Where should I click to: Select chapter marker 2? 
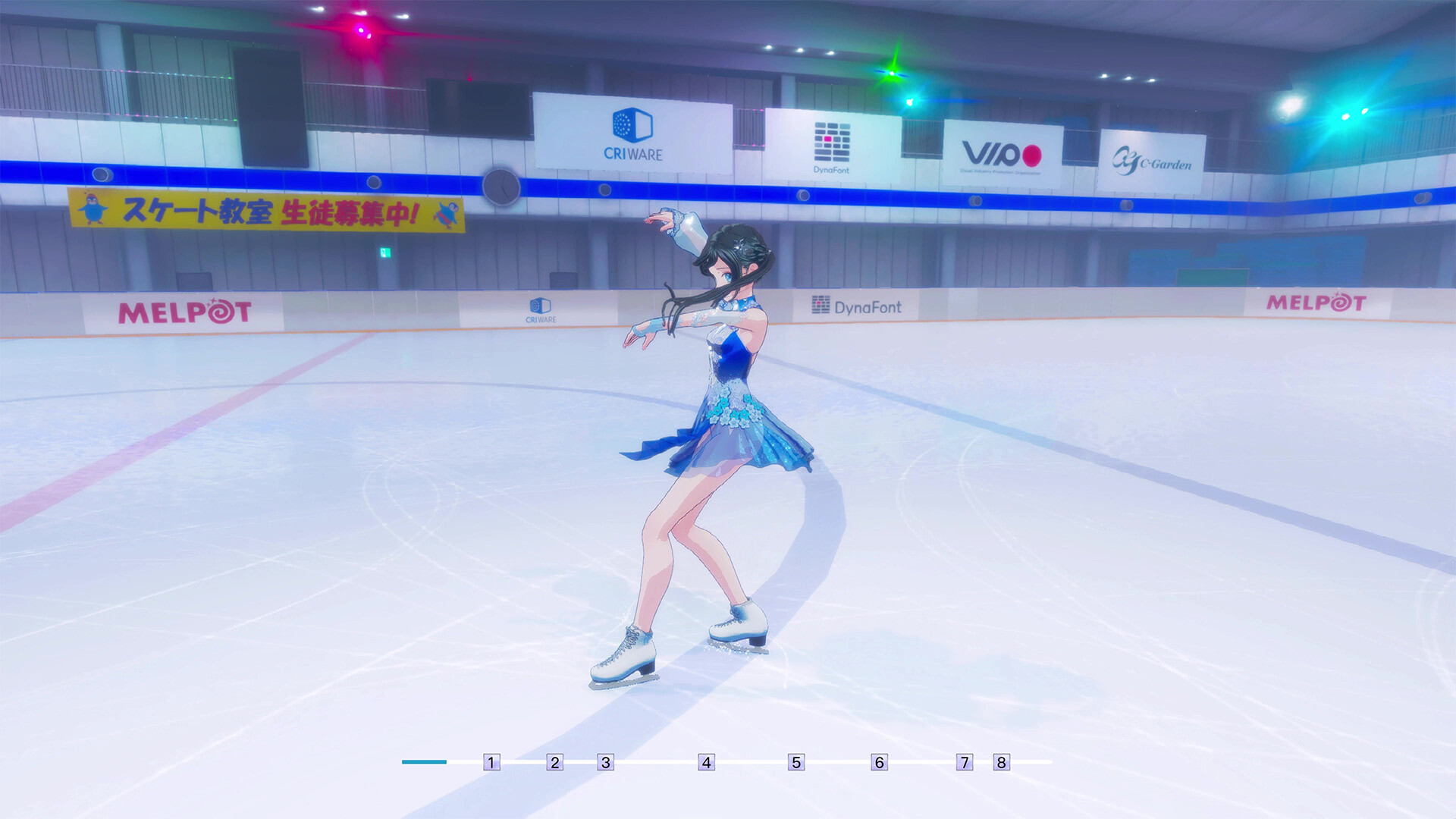pos(556,762)
